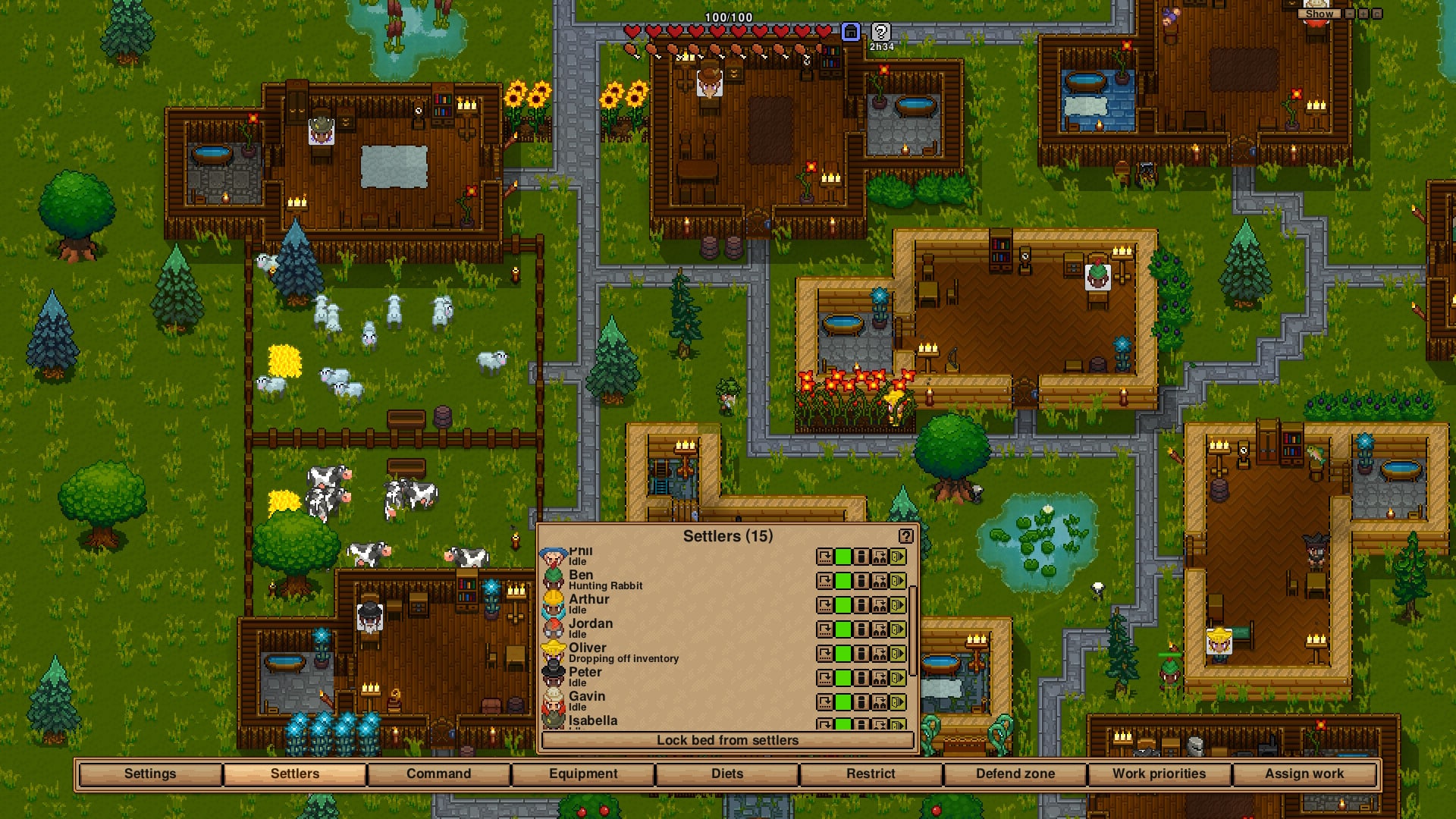Select Ben in the settlers list
Screen dimensions: 1456x819
tap(582, 576)
